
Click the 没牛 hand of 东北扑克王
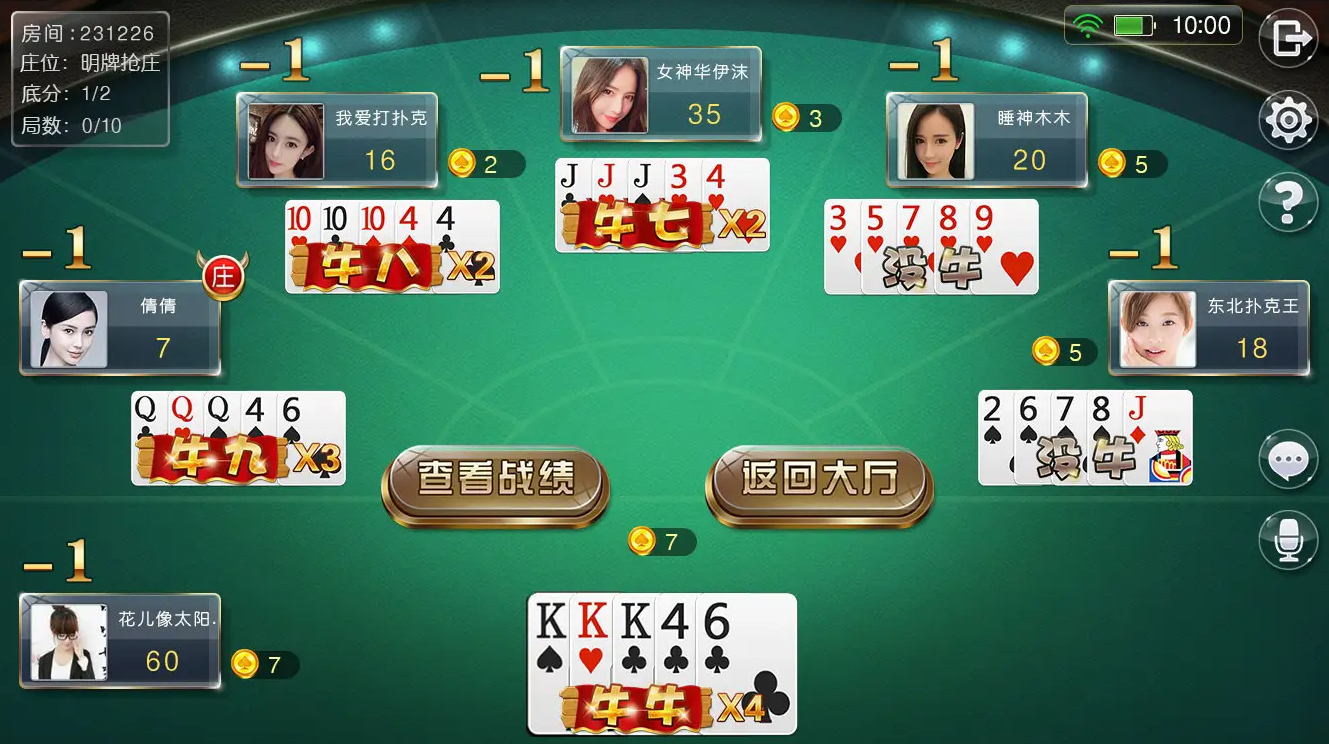(1084, 437)
